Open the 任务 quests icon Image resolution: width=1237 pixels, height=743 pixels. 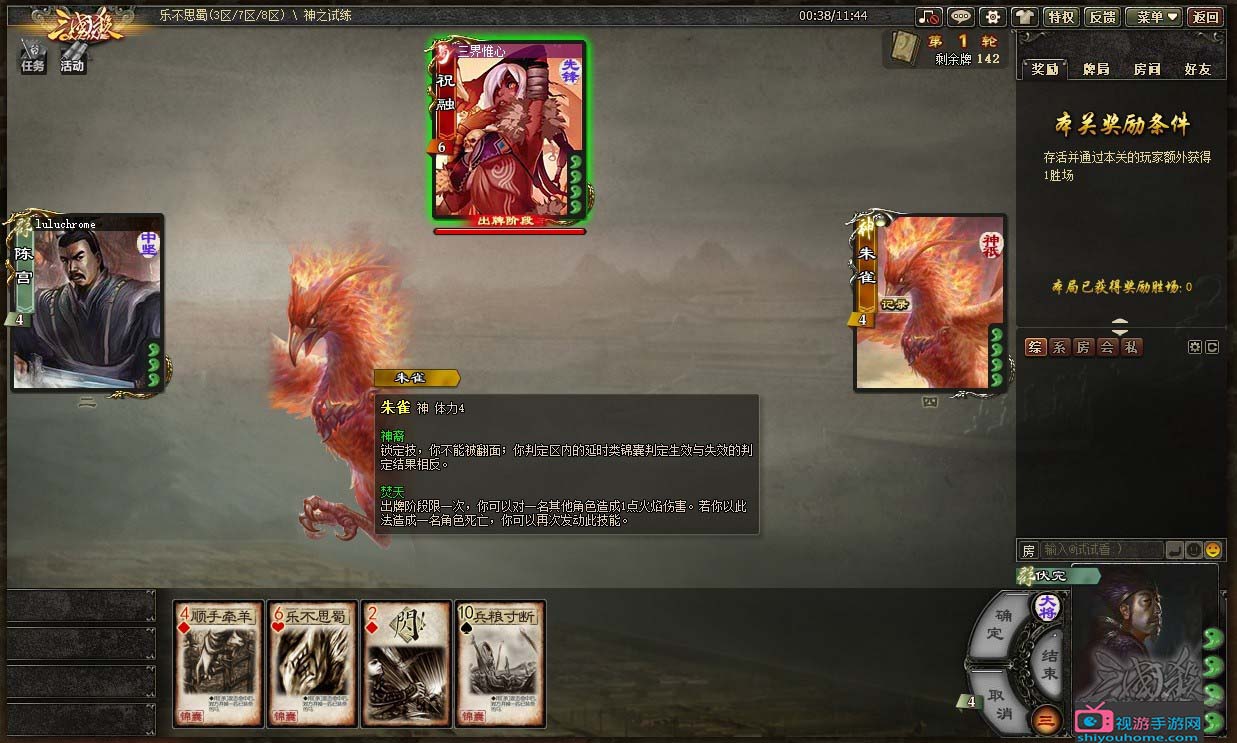click(33, 56)
